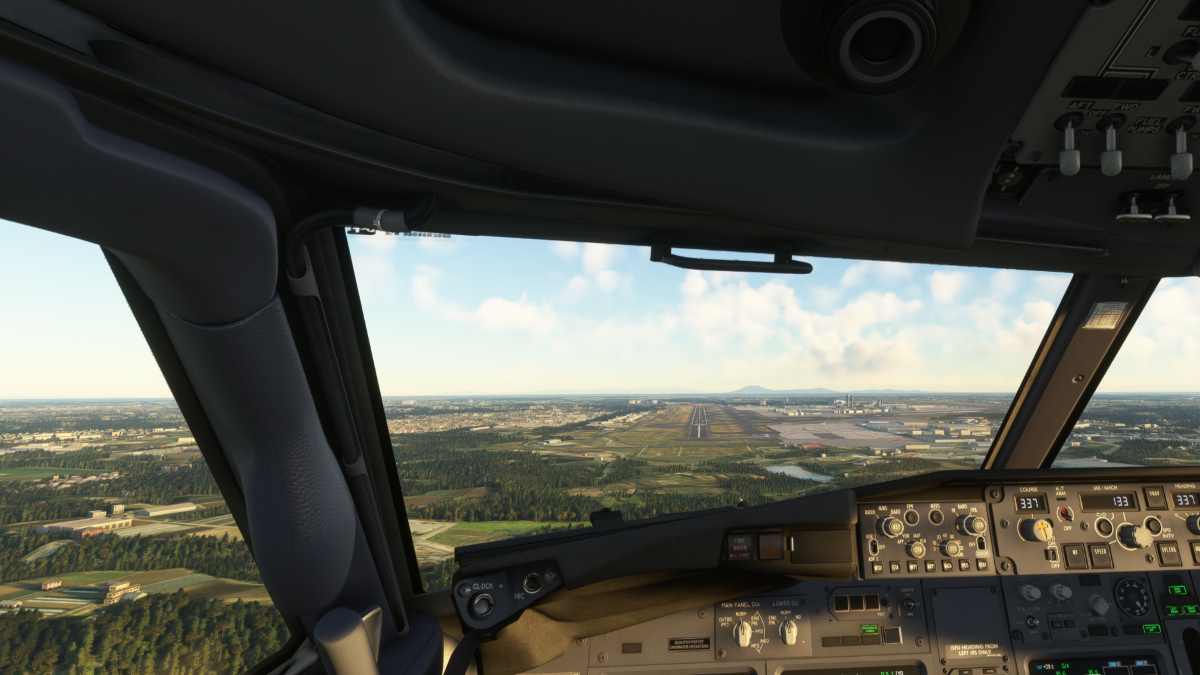
Task: Adjust the COURSE selector knob
Action: [1036, 529]
